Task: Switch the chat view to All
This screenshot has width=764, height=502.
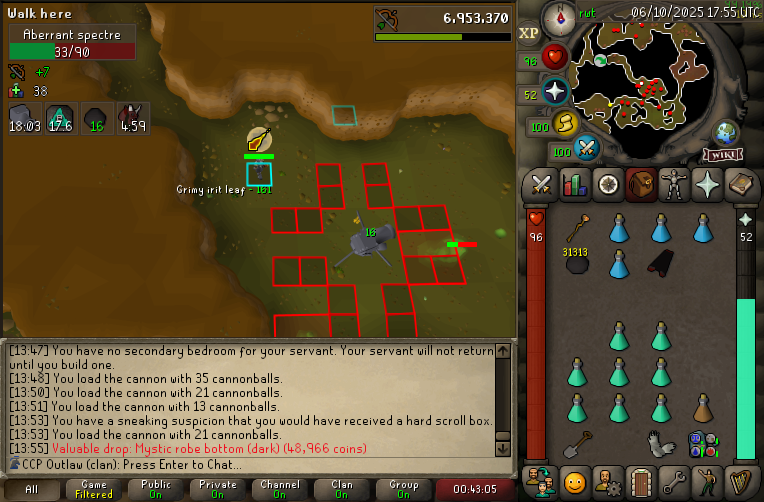Action: pos(32,490)
